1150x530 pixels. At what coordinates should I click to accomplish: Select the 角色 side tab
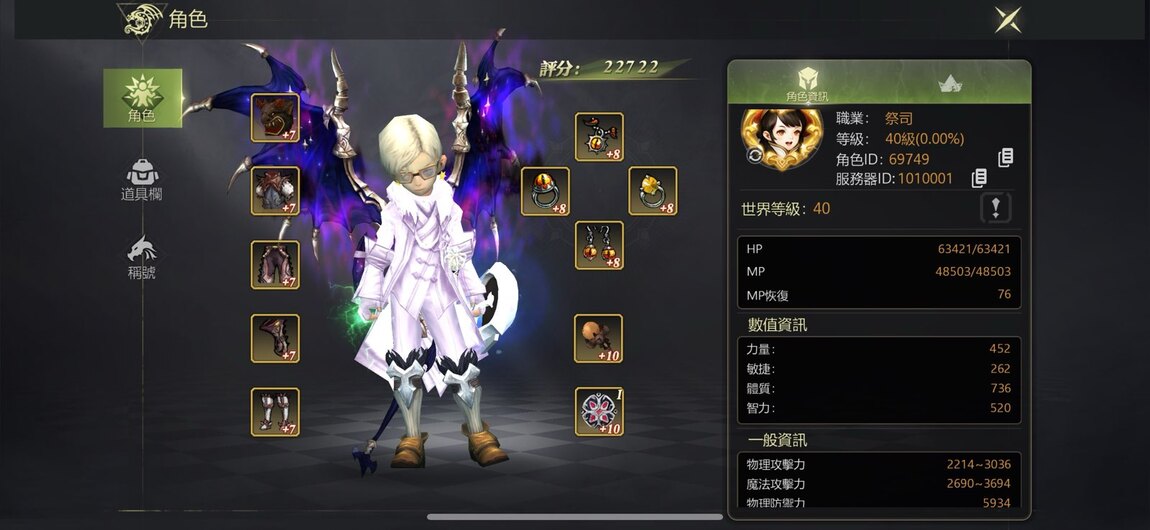pos(143,98)
